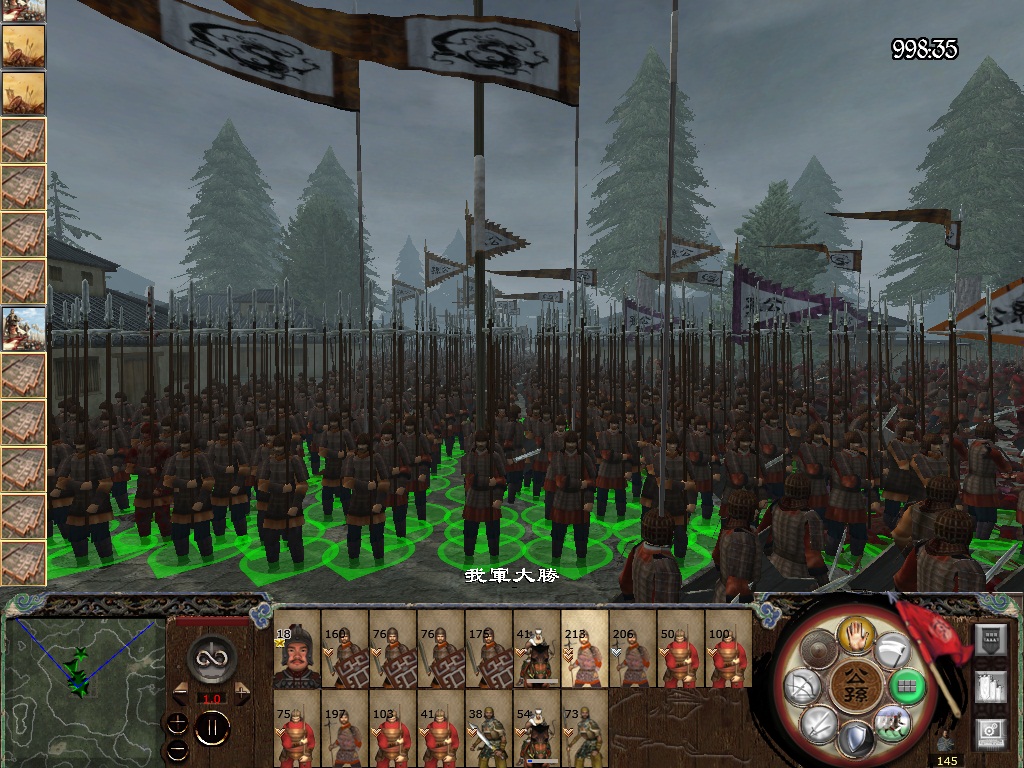Select the 160-man shield infantry card
The height and width of the screenshot is (768, 1024).
point(344,658)
